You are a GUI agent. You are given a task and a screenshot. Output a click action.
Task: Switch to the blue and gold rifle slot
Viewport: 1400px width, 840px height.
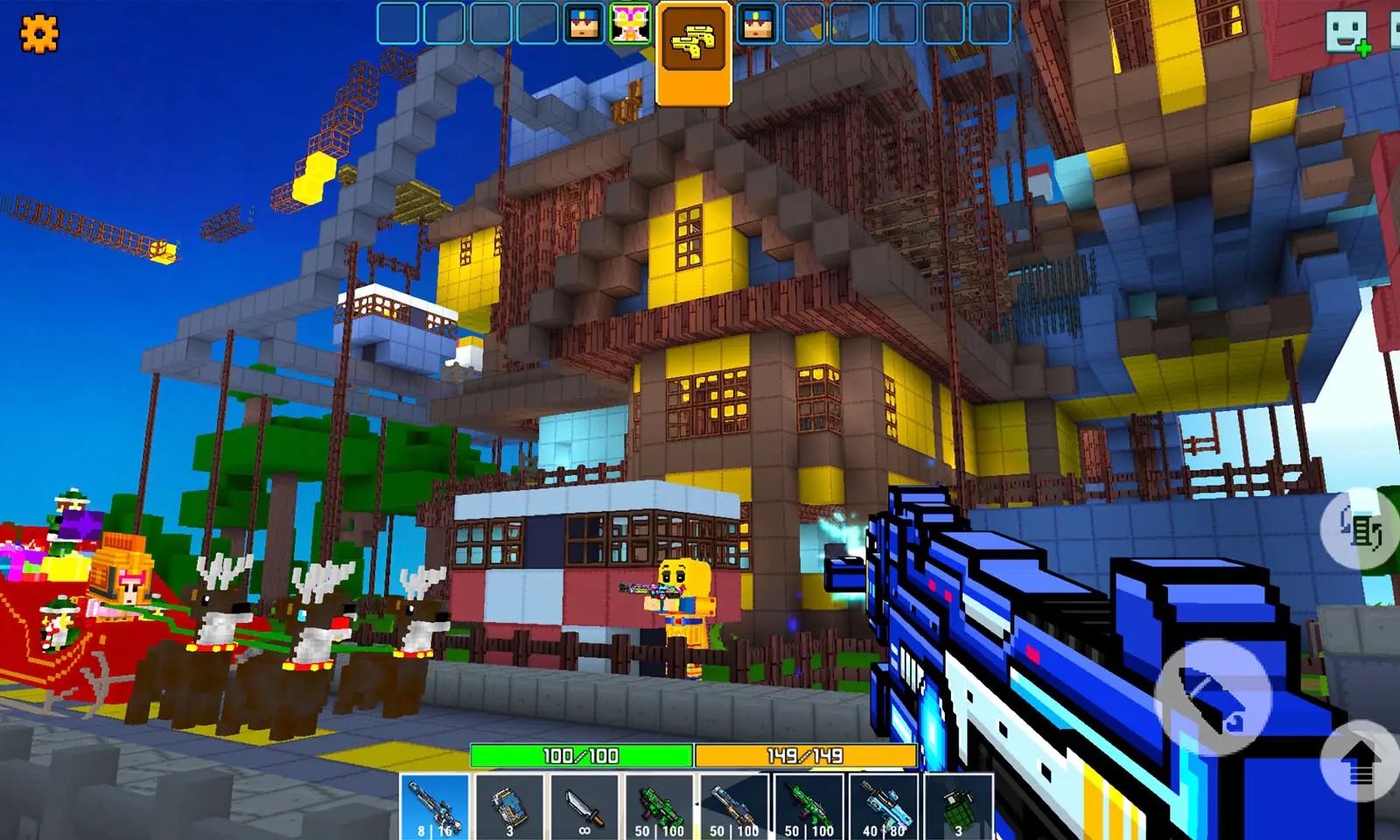click(x=733, y=807)
